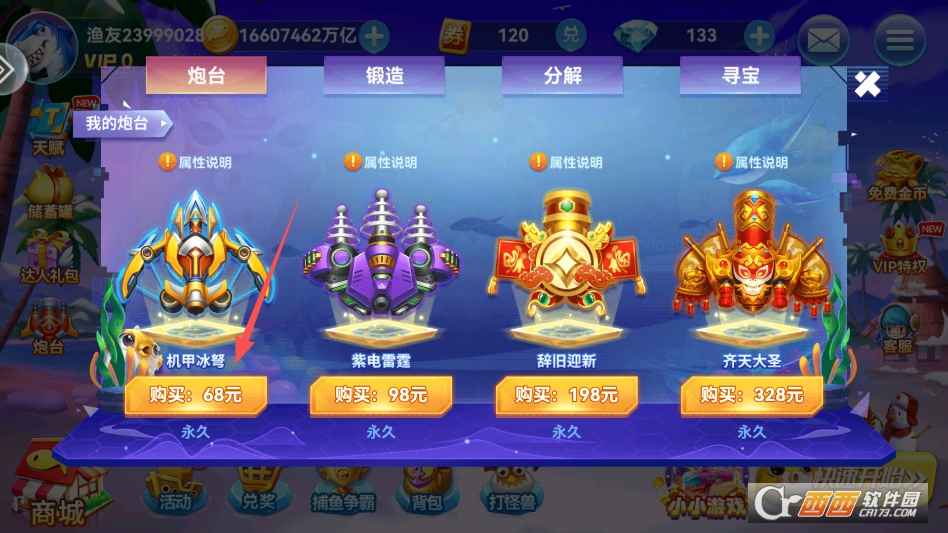Add more gold coins

tap(374, 37)
